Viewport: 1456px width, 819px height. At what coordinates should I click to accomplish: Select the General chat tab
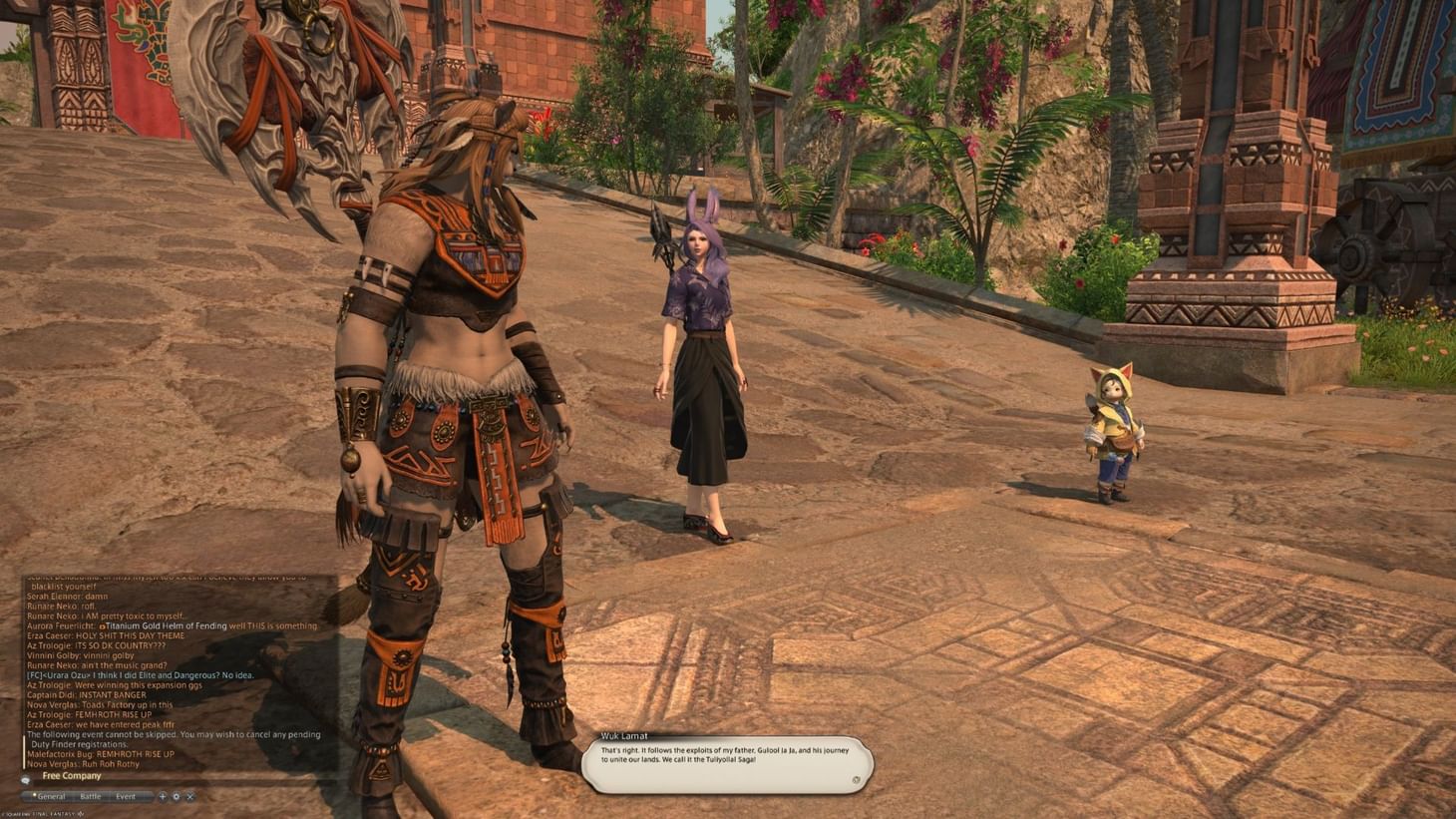pos(52,795)
